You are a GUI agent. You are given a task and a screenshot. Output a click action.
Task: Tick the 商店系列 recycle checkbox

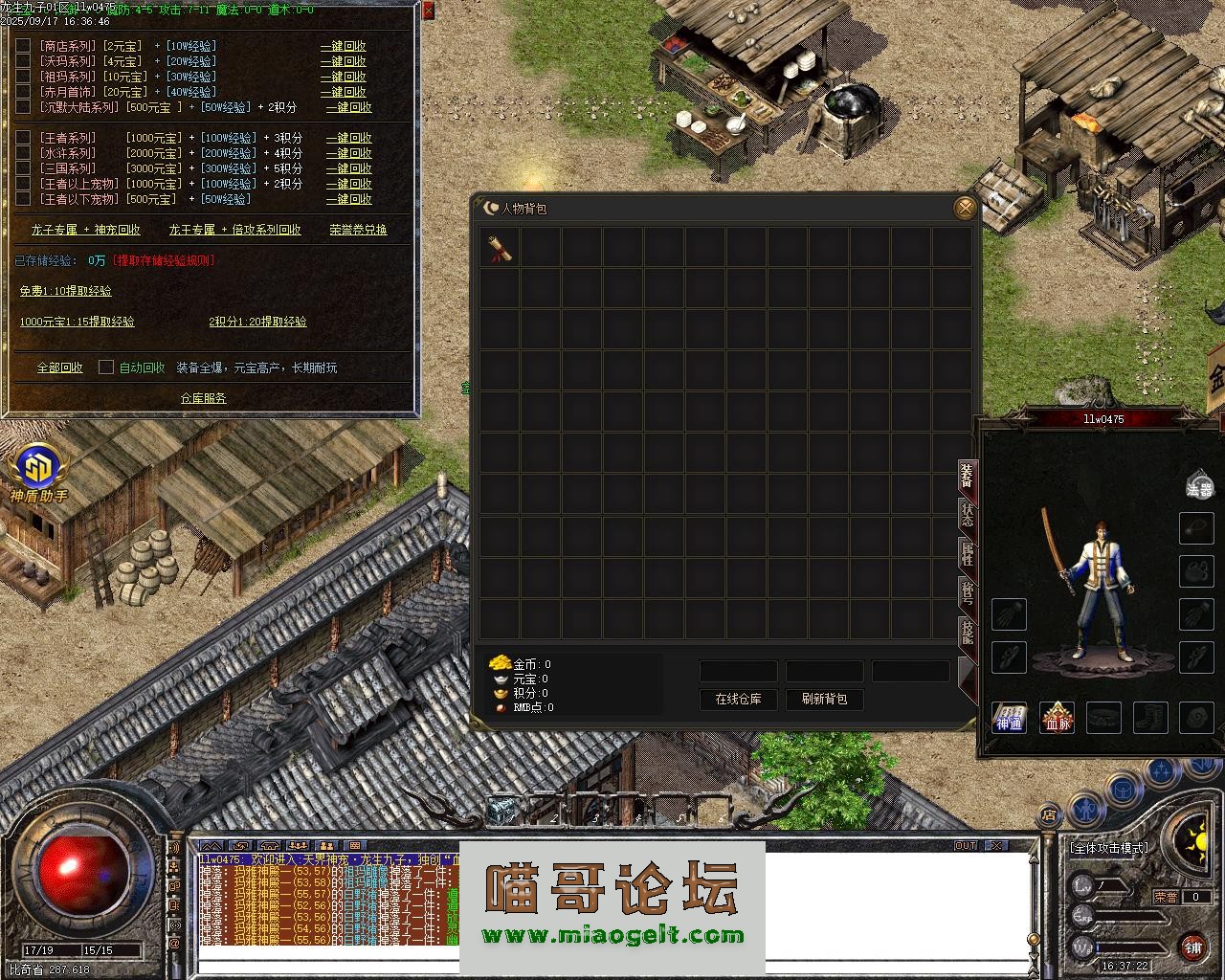[x=23, y=46]
